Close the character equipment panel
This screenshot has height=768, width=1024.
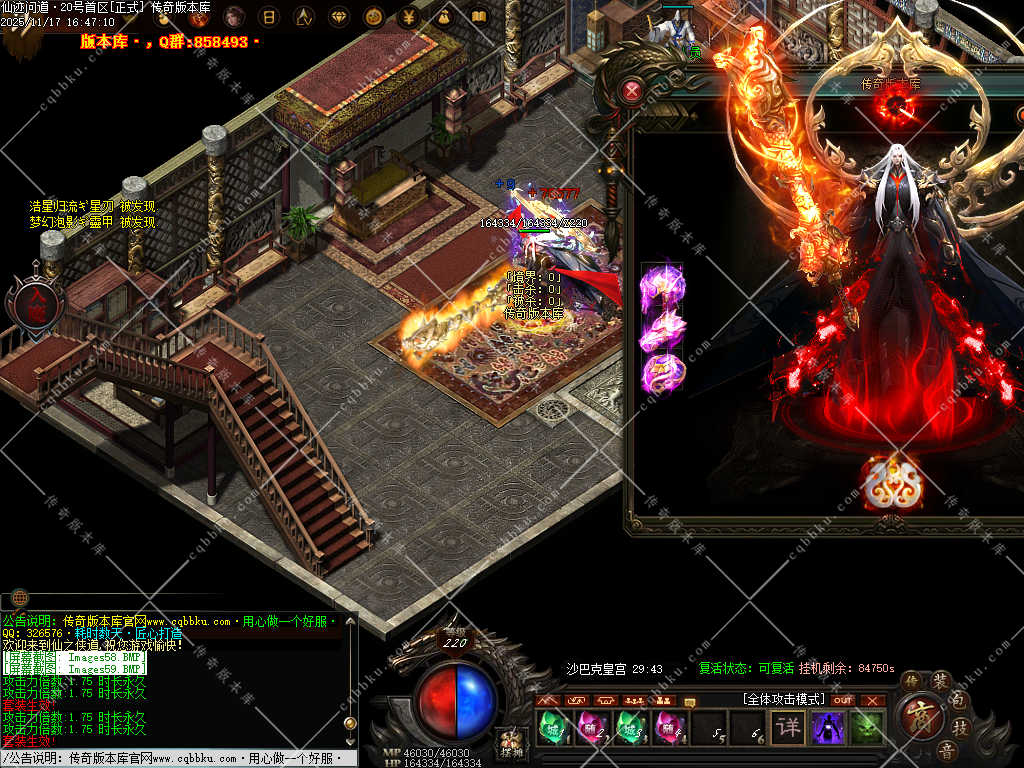[632, 92]
